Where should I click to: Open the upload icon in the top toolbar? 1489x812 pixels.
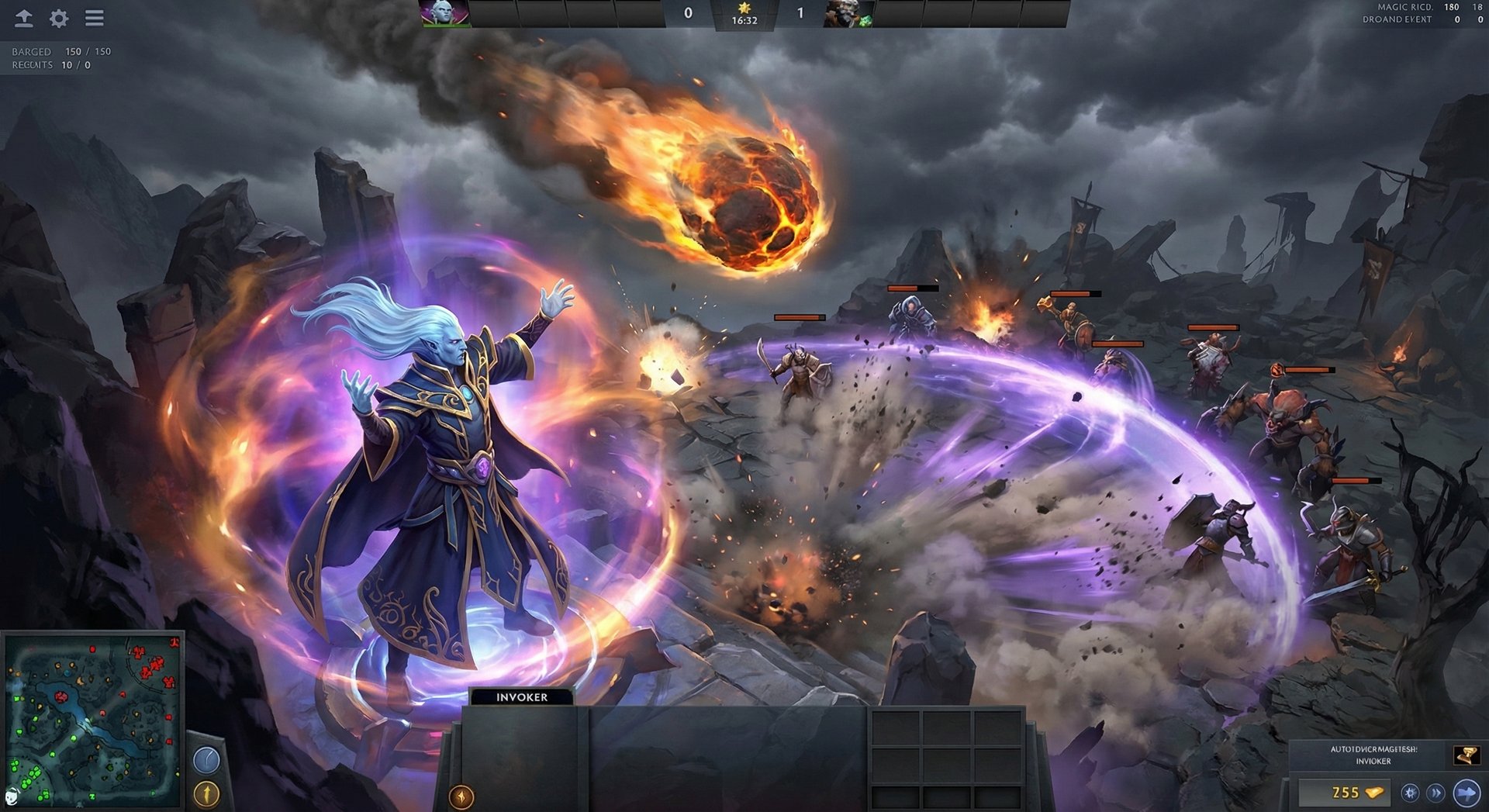coord(22,19)
